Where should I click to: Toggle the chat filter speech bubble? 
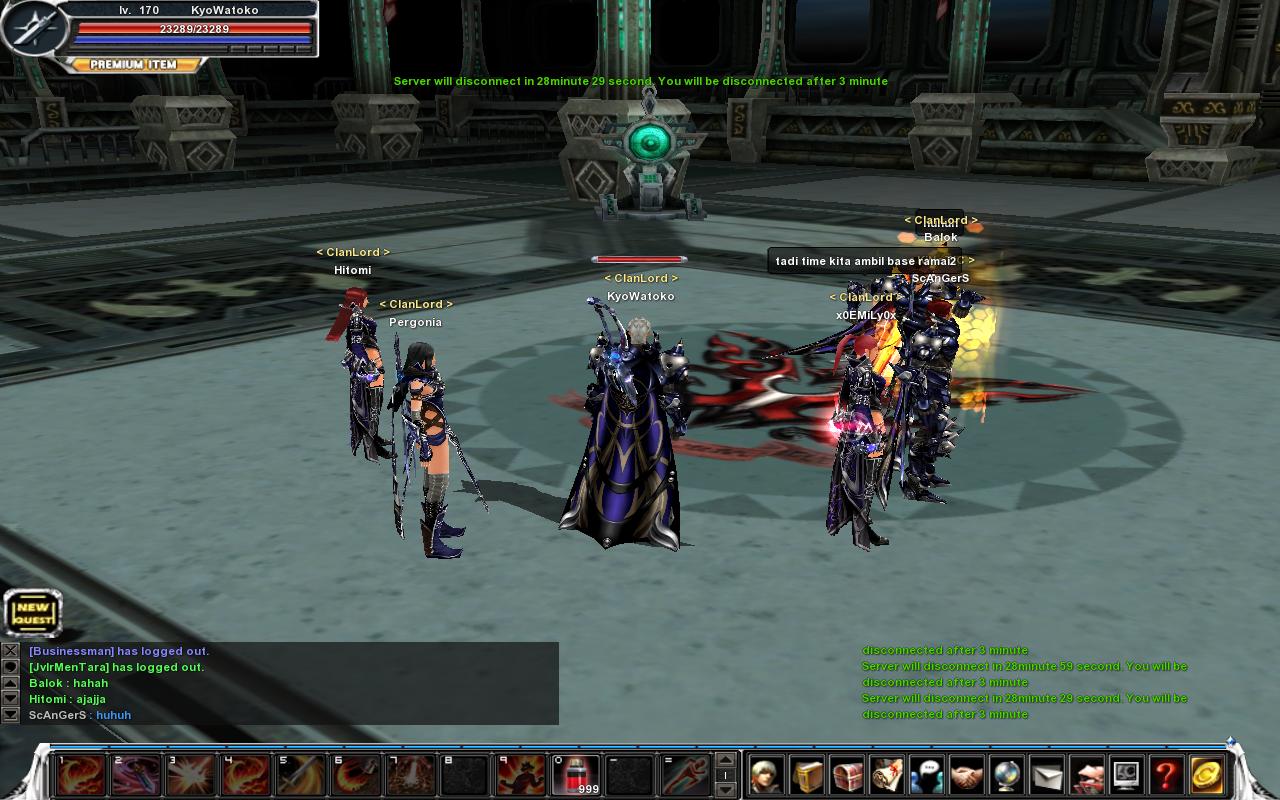point(9,667)
